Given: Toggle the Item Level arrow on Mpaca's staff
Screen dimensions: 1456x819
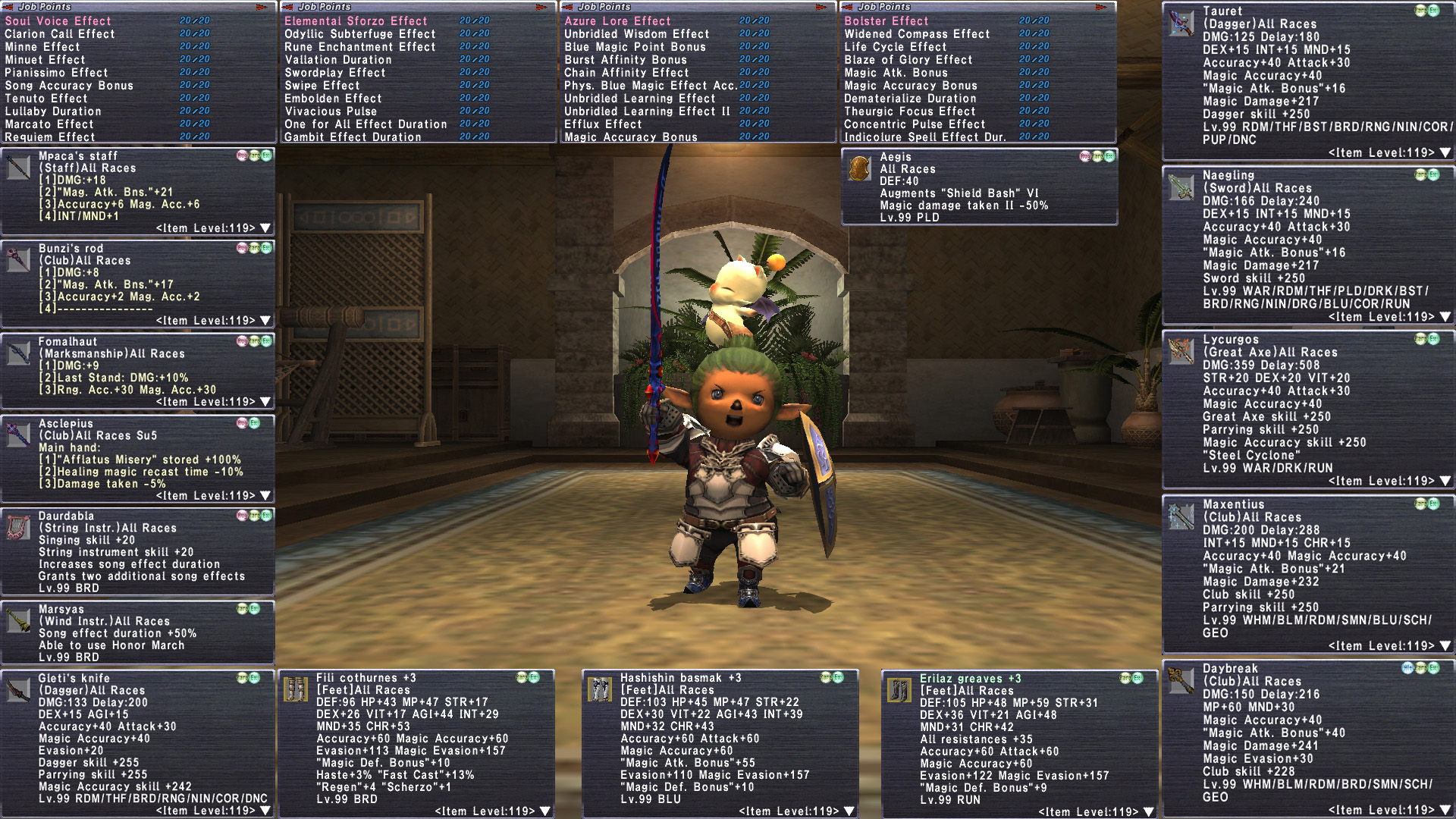Looking at the screenshot, I should click(265, 228).
